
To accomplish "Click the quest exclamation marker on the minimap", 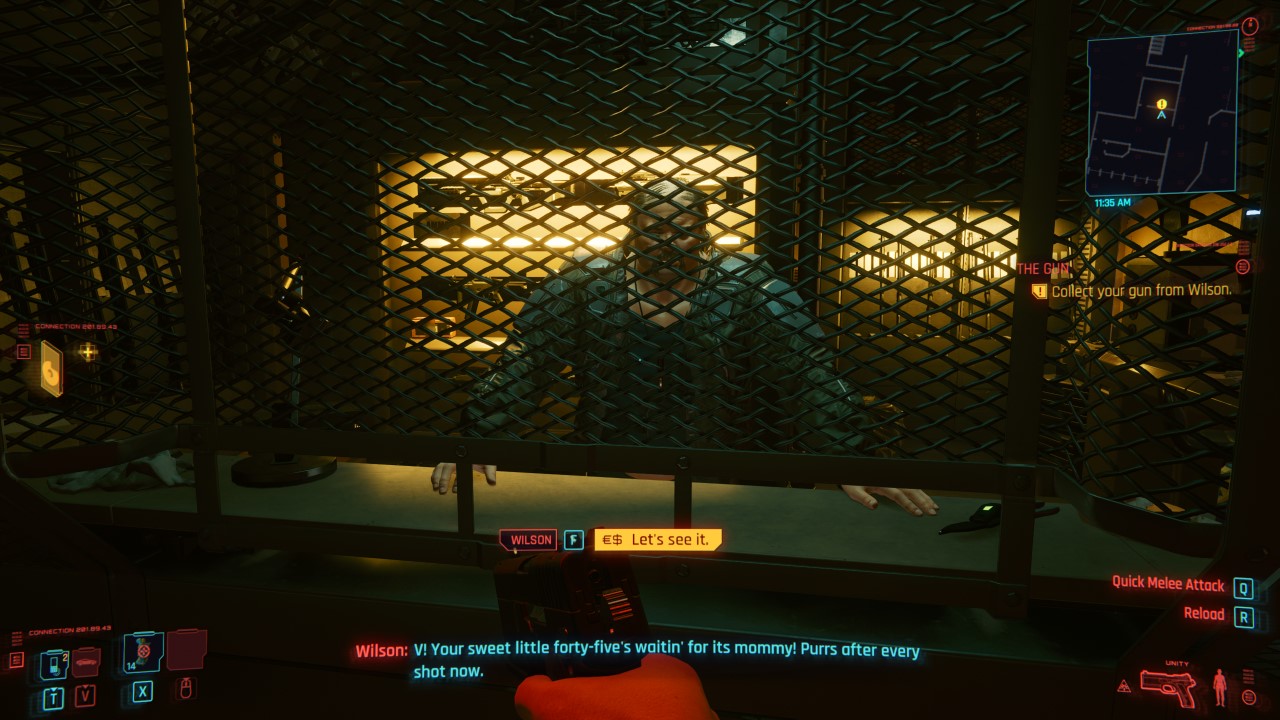I will (1160, 103).
